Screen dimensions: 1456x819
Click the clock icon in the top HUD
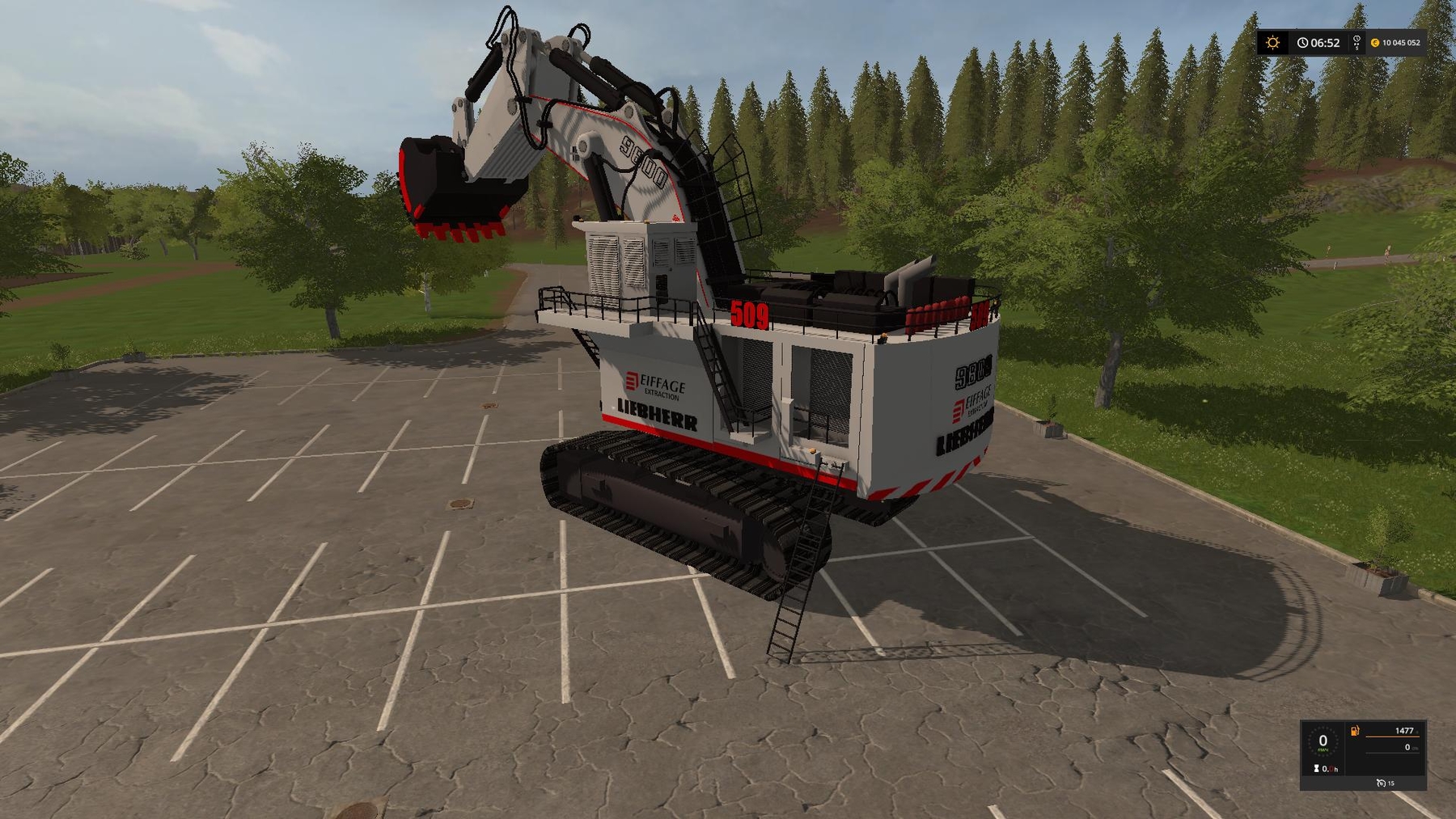pyautogui.click(x=1303, y=43)
